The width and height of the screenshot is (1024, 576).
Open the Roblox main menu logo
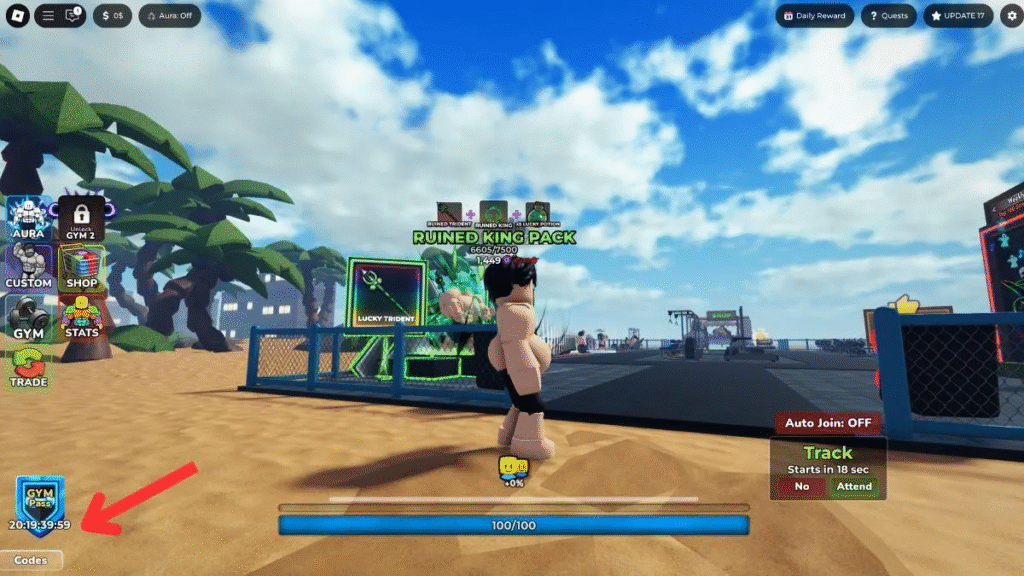coord(17,16)
